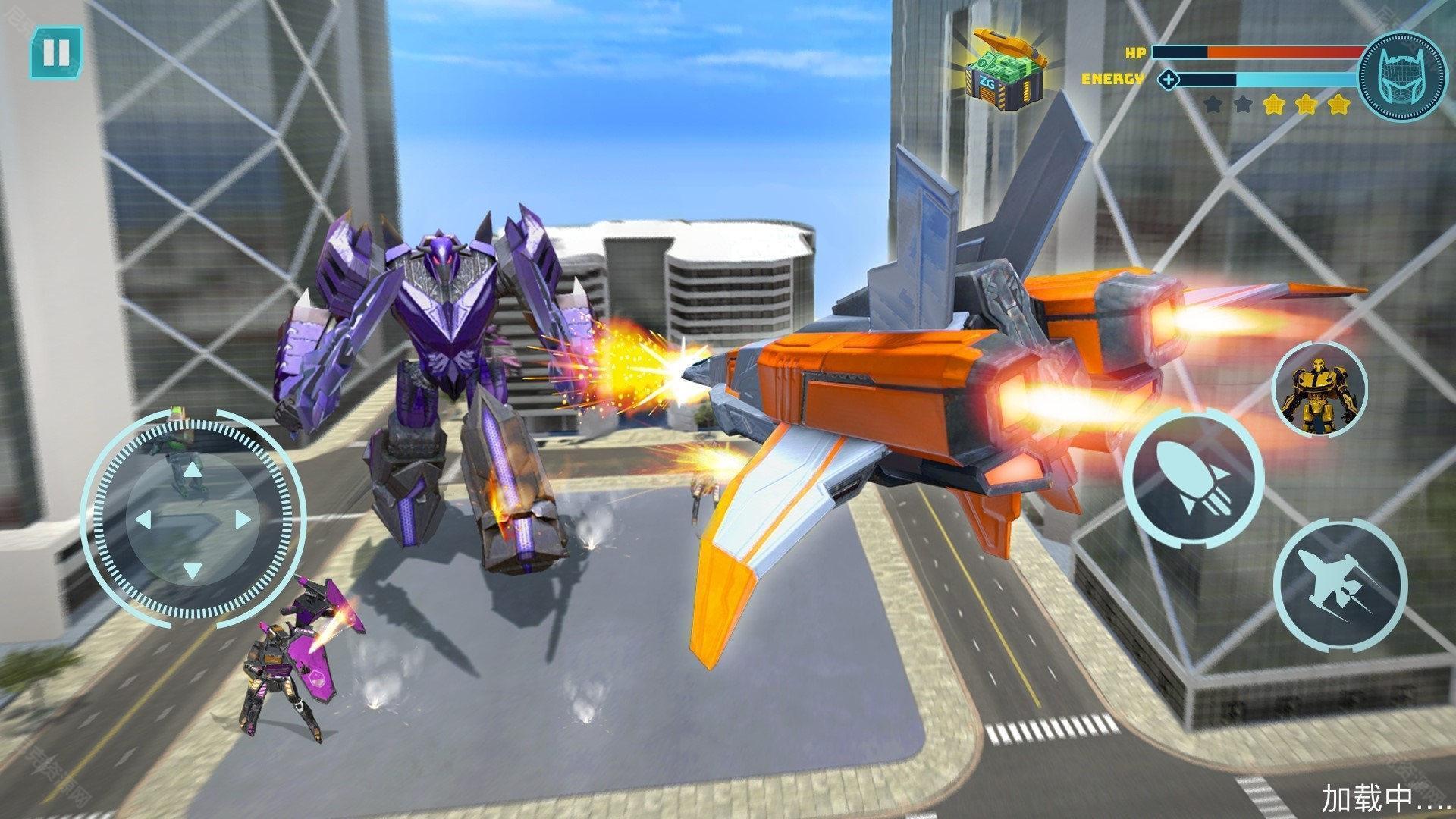Transform into the yellow robot form

click(x=1319, y=390)
